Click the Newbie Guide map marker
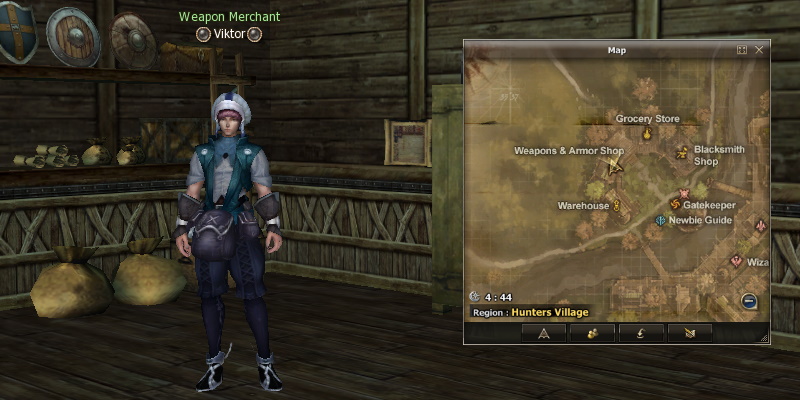The image size is (800, 400). point(660,220)
